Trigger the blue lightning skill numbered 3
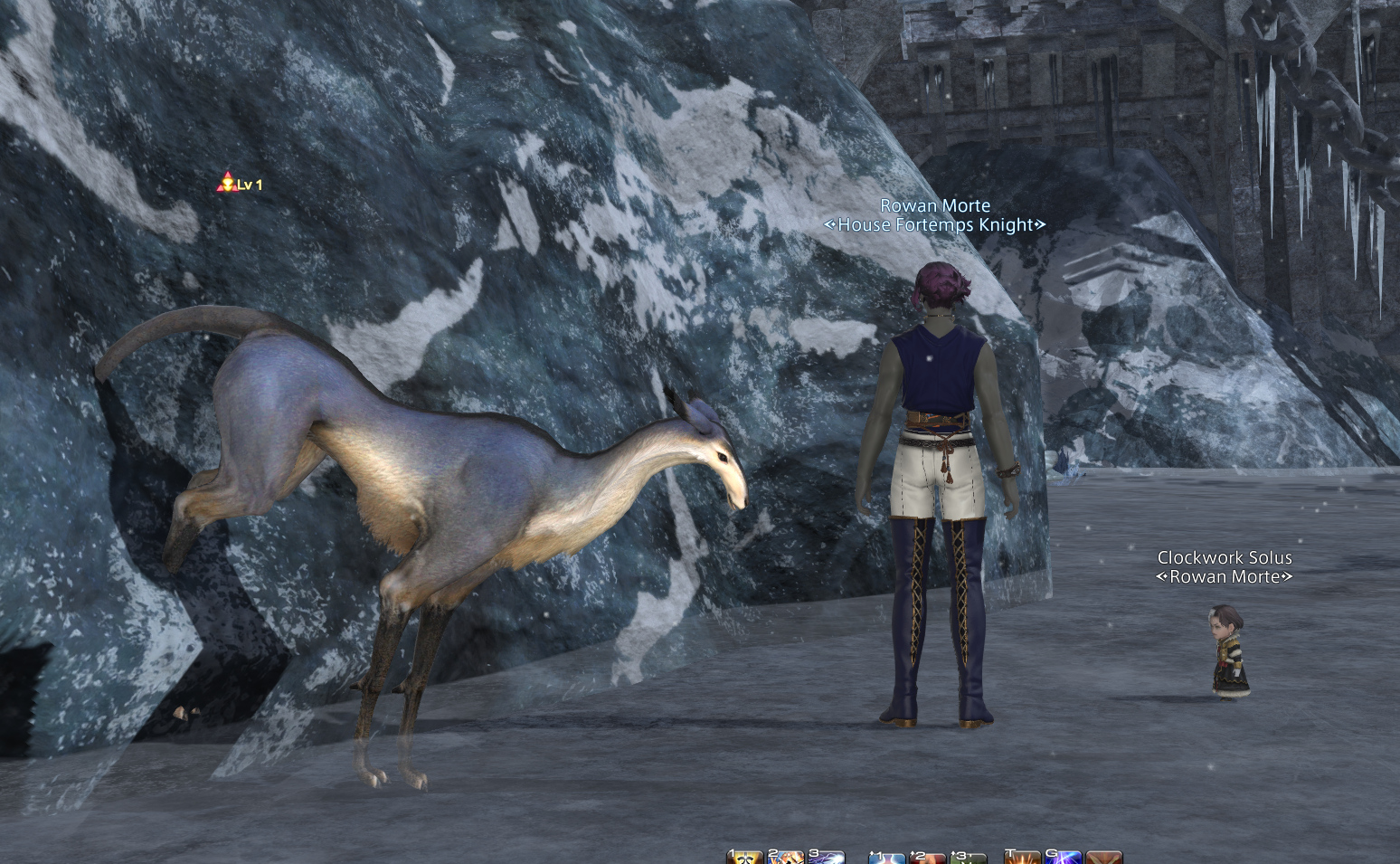The height and width of the screenshot is (864, 1400). tap(827, 858)
